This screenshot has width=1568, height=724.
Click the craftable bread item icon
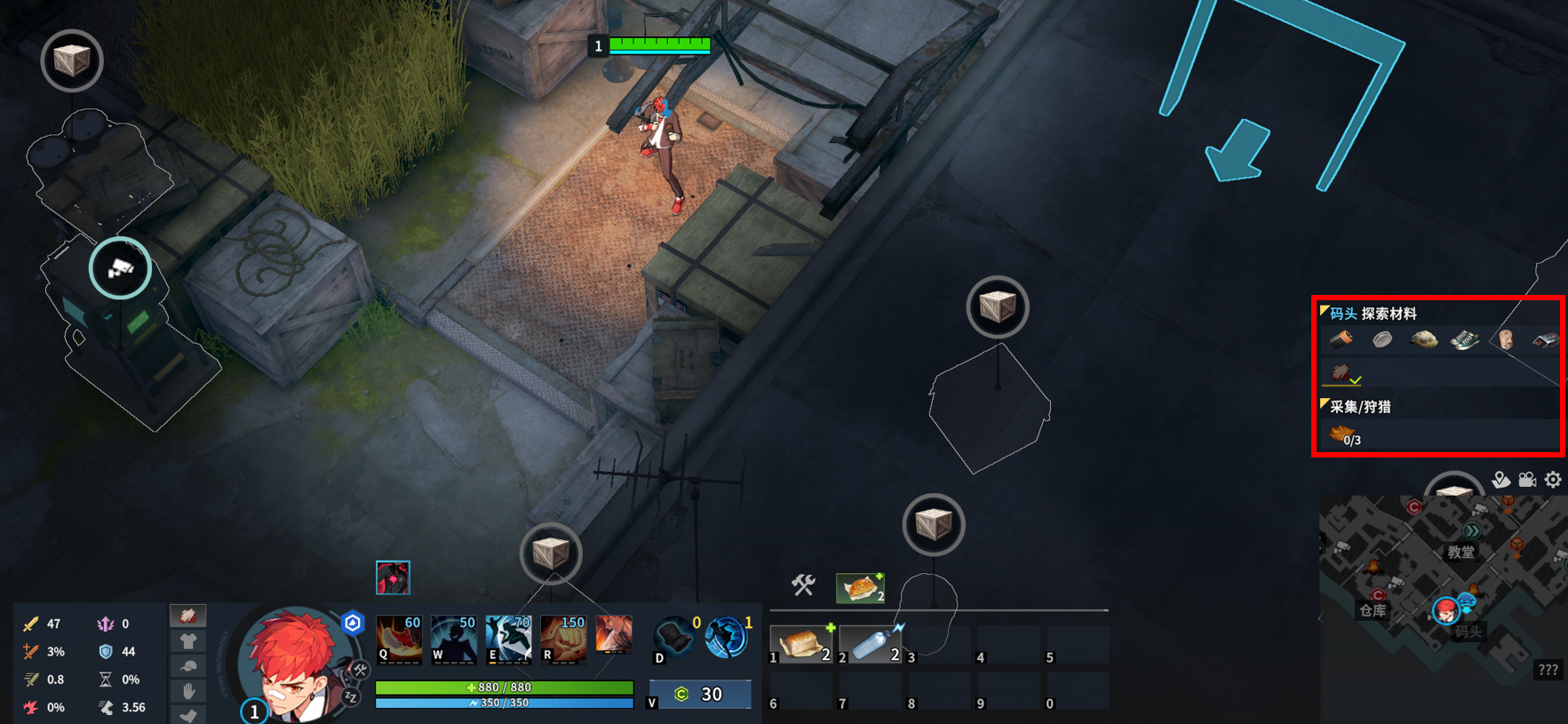(859, 587)
